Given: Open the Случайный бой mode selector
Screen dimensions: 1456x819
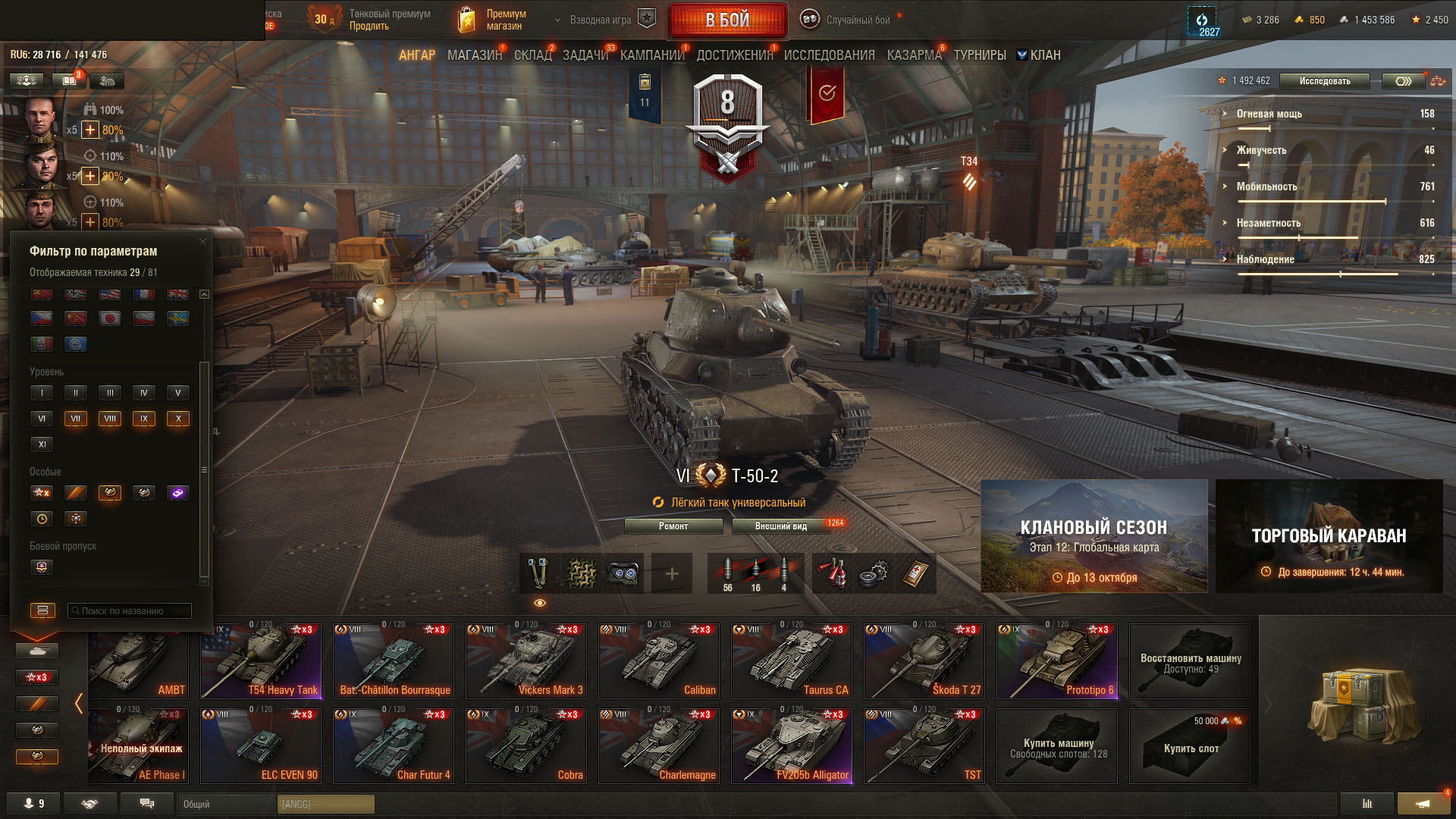Looking at the screenshot, I should pyautogui.click(x=849, y=20).
